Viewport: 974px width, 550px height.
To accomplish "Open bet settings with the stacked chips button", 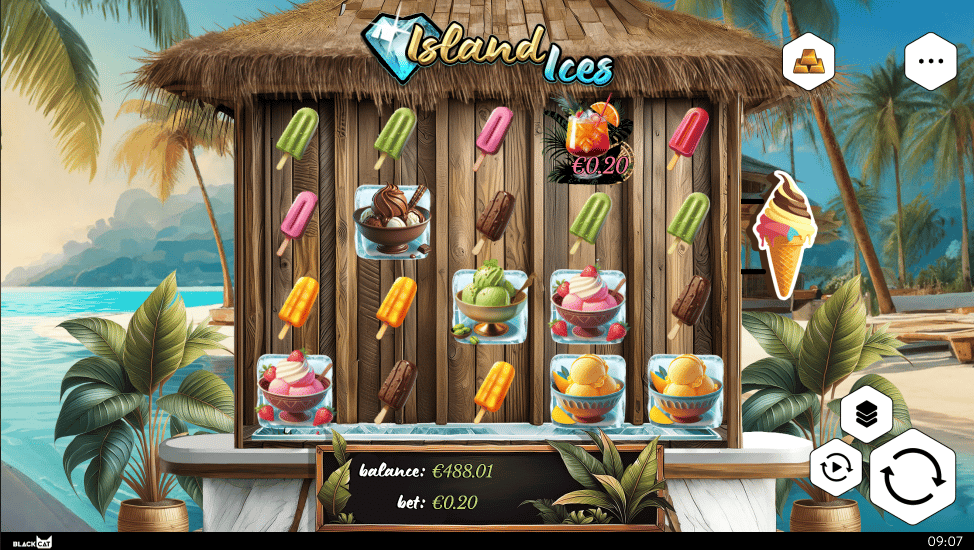I will [866, 413].
